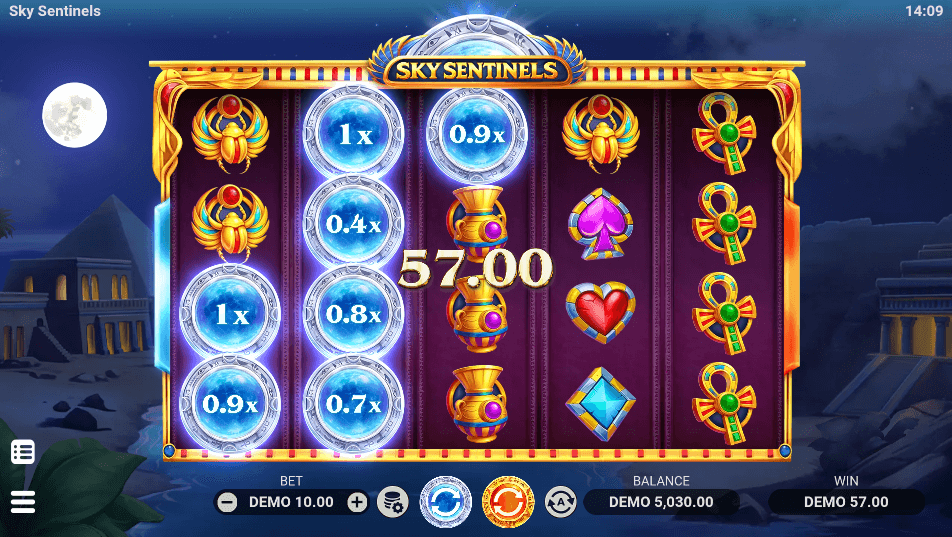The width and height of the screenshot is (952, 537).
Task: Spin the reels with the blue button
Action: (x=445, y=501)
